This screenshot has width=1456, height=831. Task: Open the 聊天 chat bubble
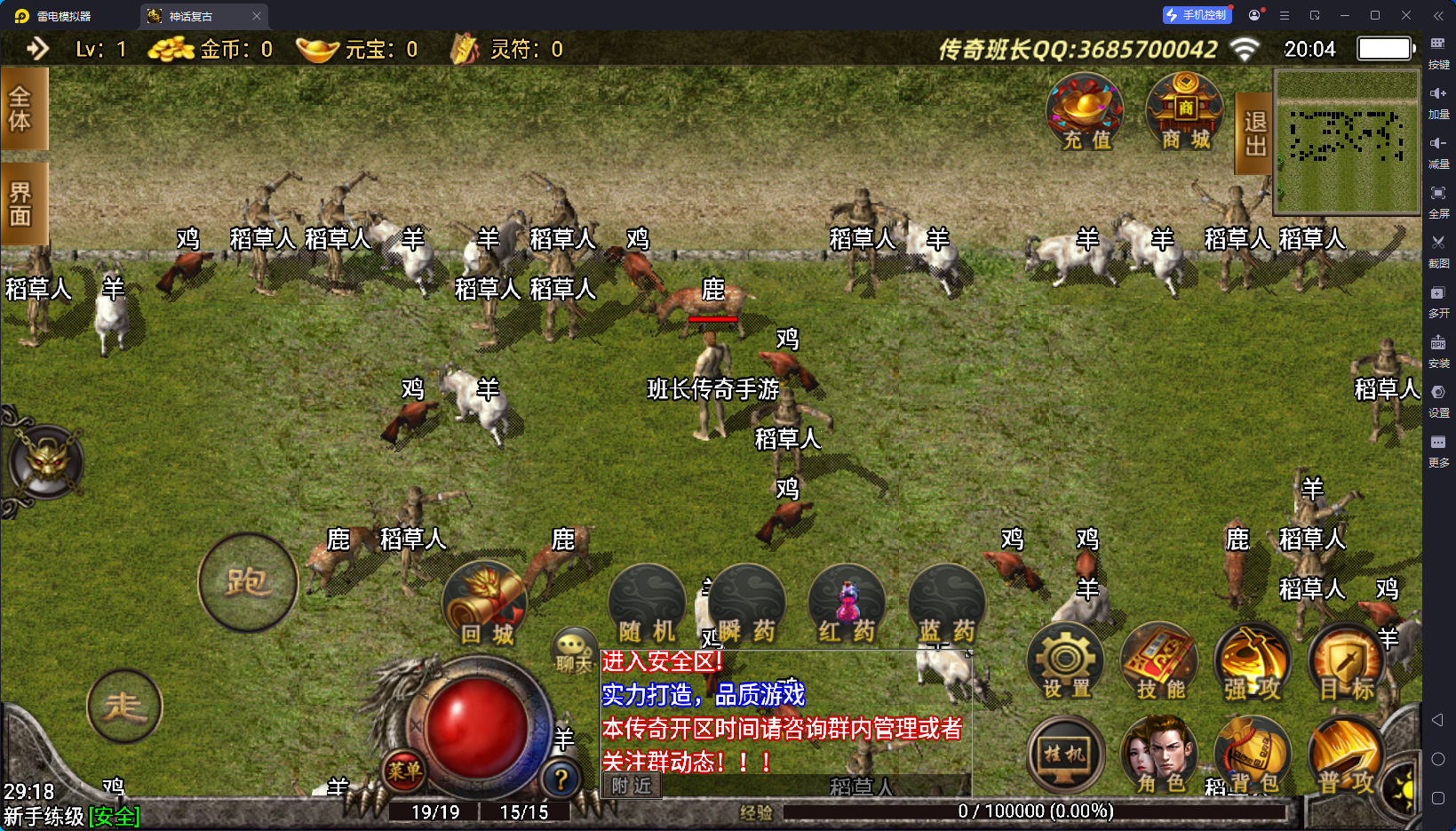(574, 651)
